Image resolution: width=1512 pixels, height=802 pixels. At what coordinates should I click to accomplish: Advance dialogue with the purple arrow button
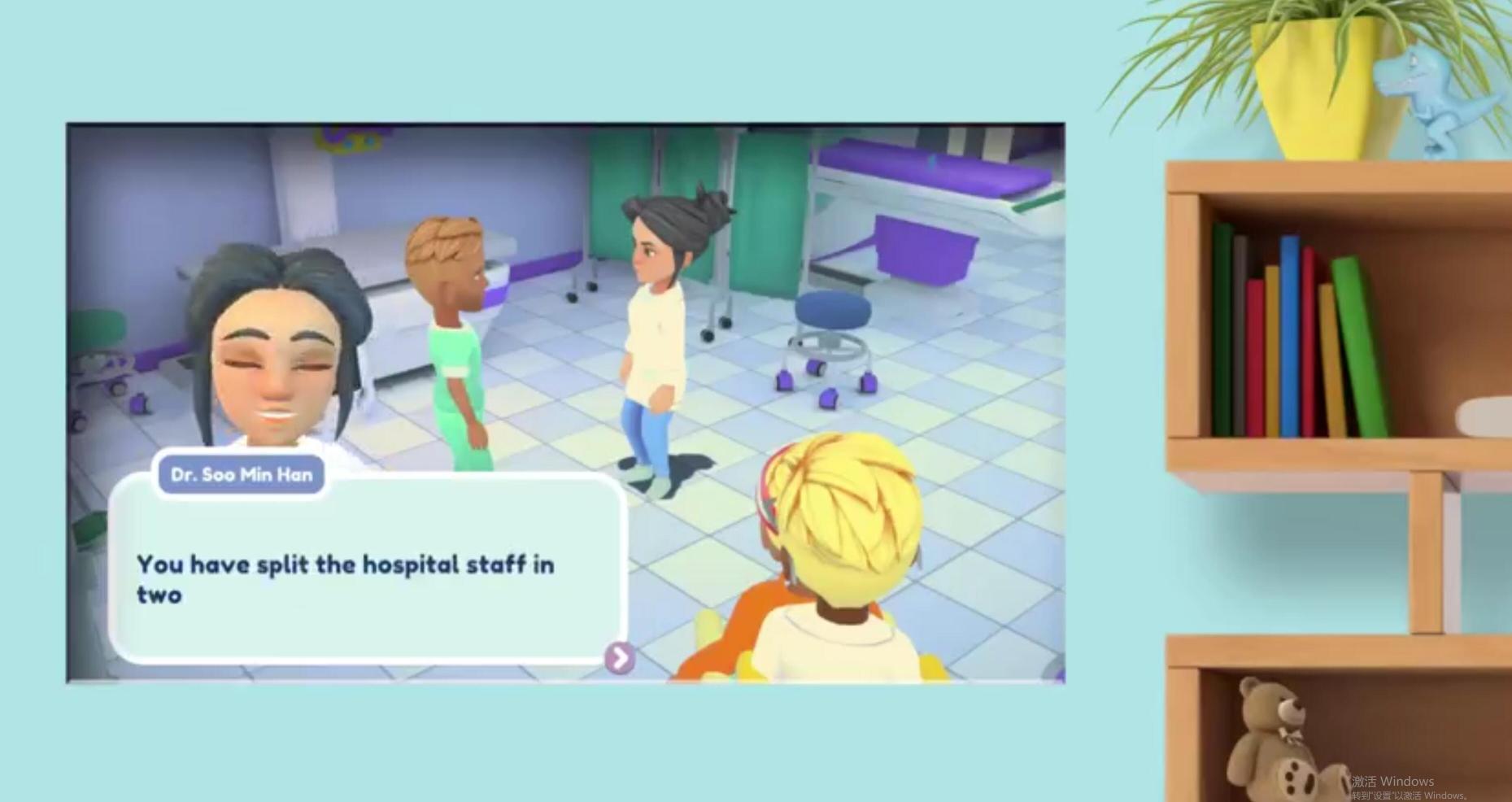pos(619,658)
